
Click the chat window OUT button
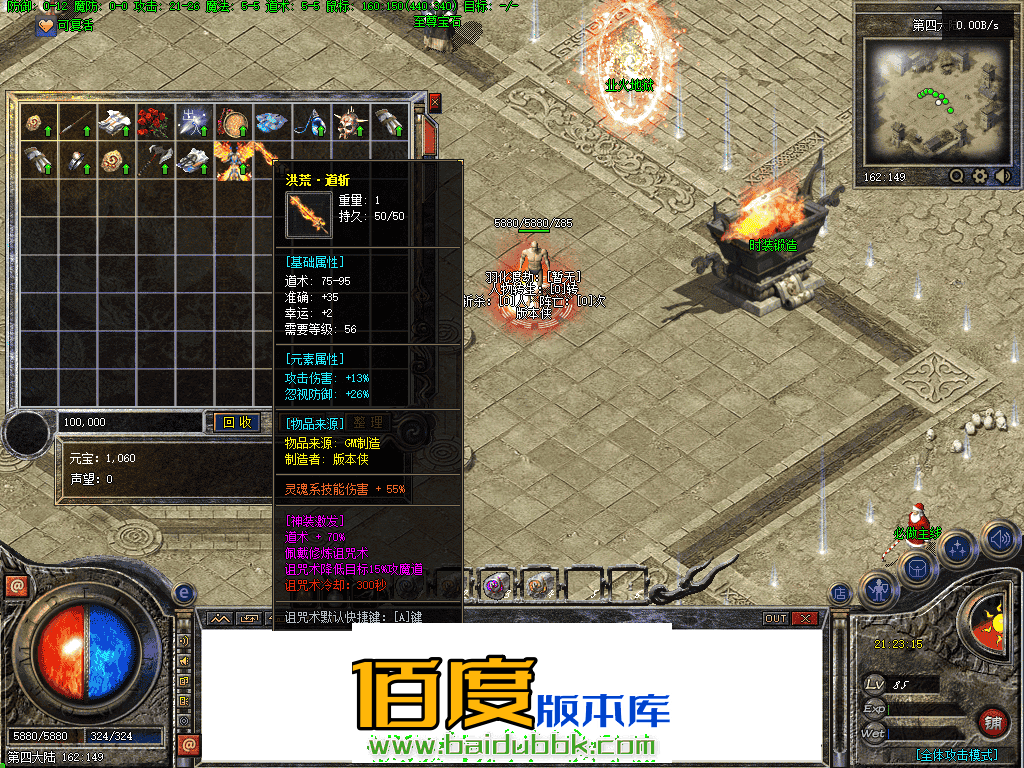coord(776,619)
